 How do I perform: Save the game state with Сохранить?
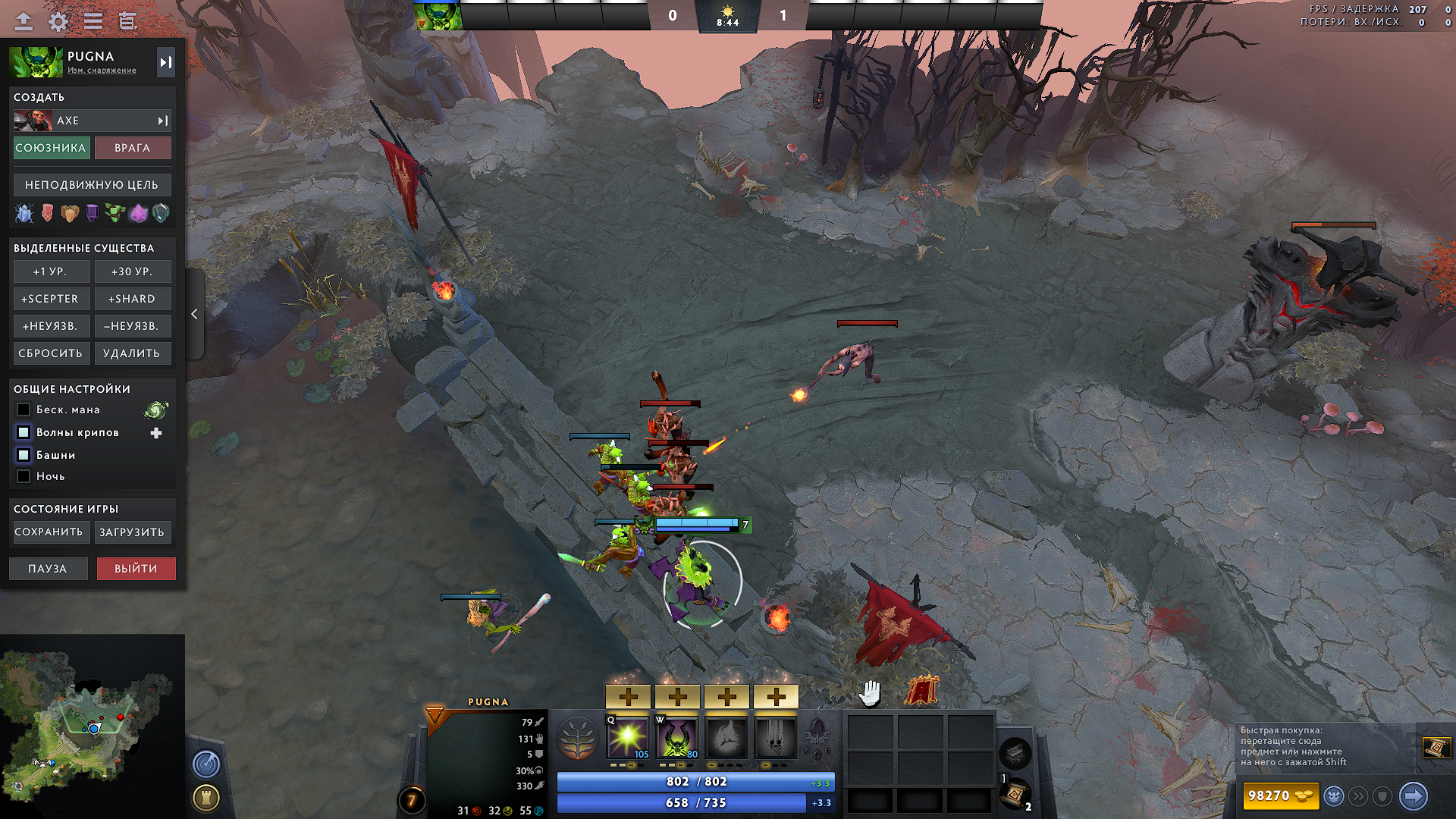click(49, 532)
